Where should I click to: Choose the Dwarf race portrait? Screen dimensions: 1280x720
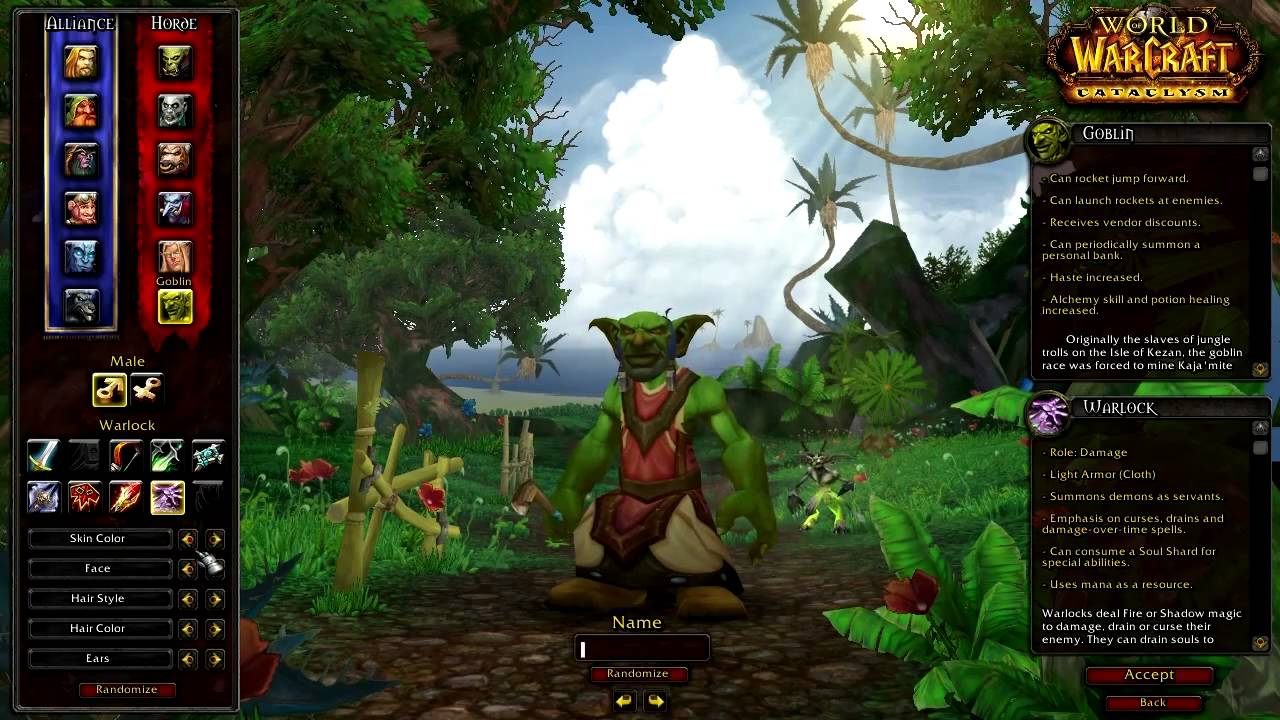[x=81, y=111]
